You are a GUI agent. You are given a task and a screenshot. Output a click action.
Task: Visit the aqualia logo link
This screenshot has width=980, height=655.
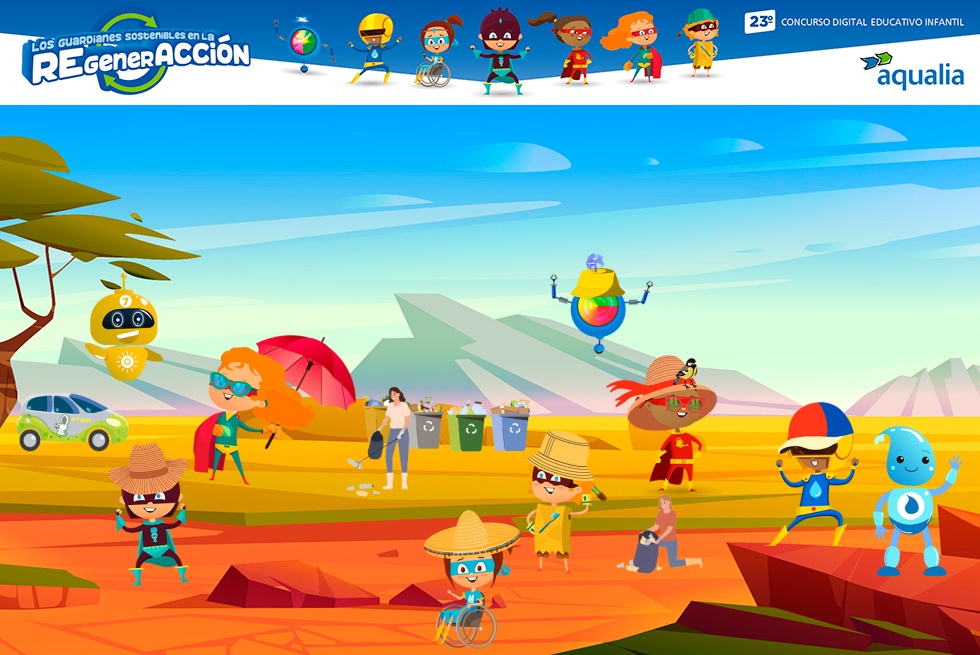pyautogui.click(x=911, y=71)
